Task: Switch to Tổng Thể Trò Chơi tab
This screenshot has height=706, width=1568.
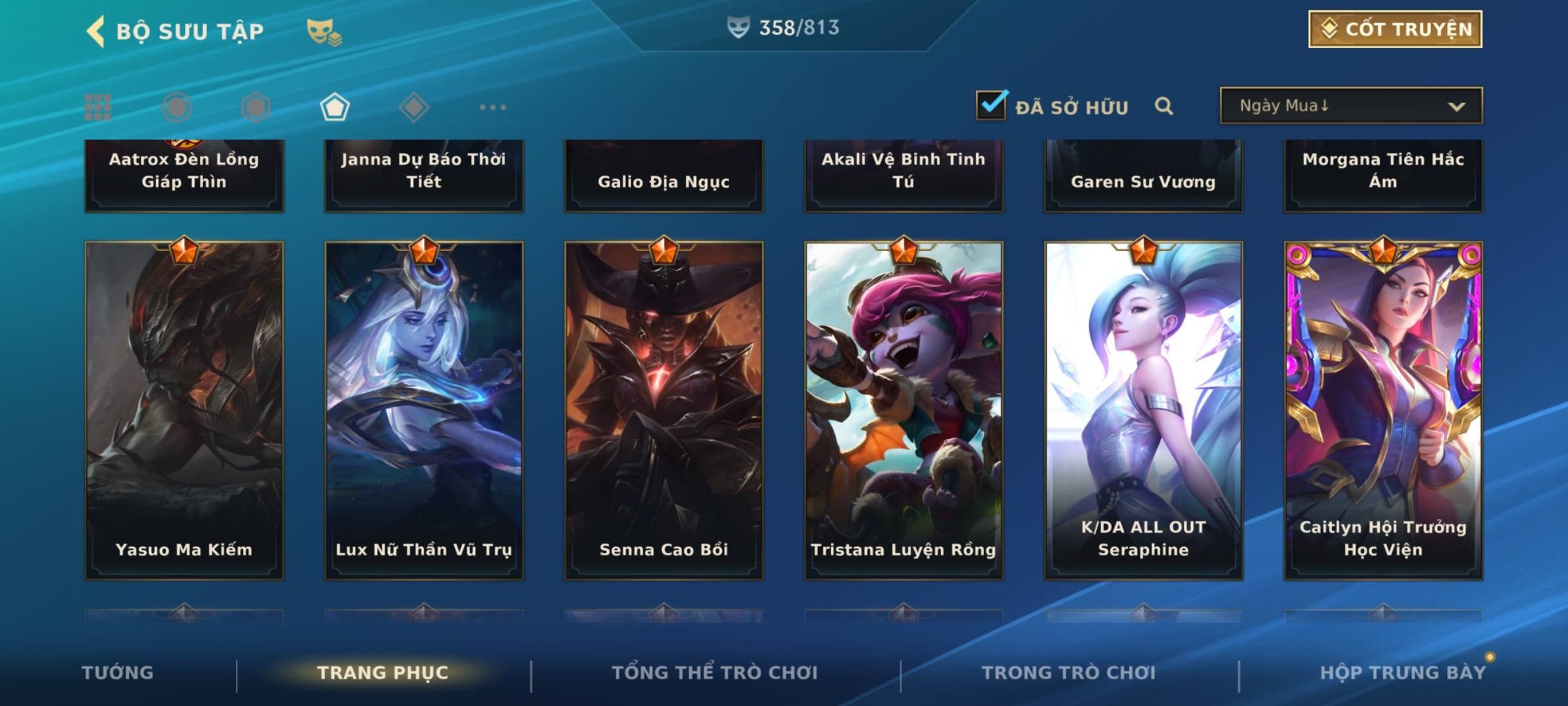Action: (715, 673)
